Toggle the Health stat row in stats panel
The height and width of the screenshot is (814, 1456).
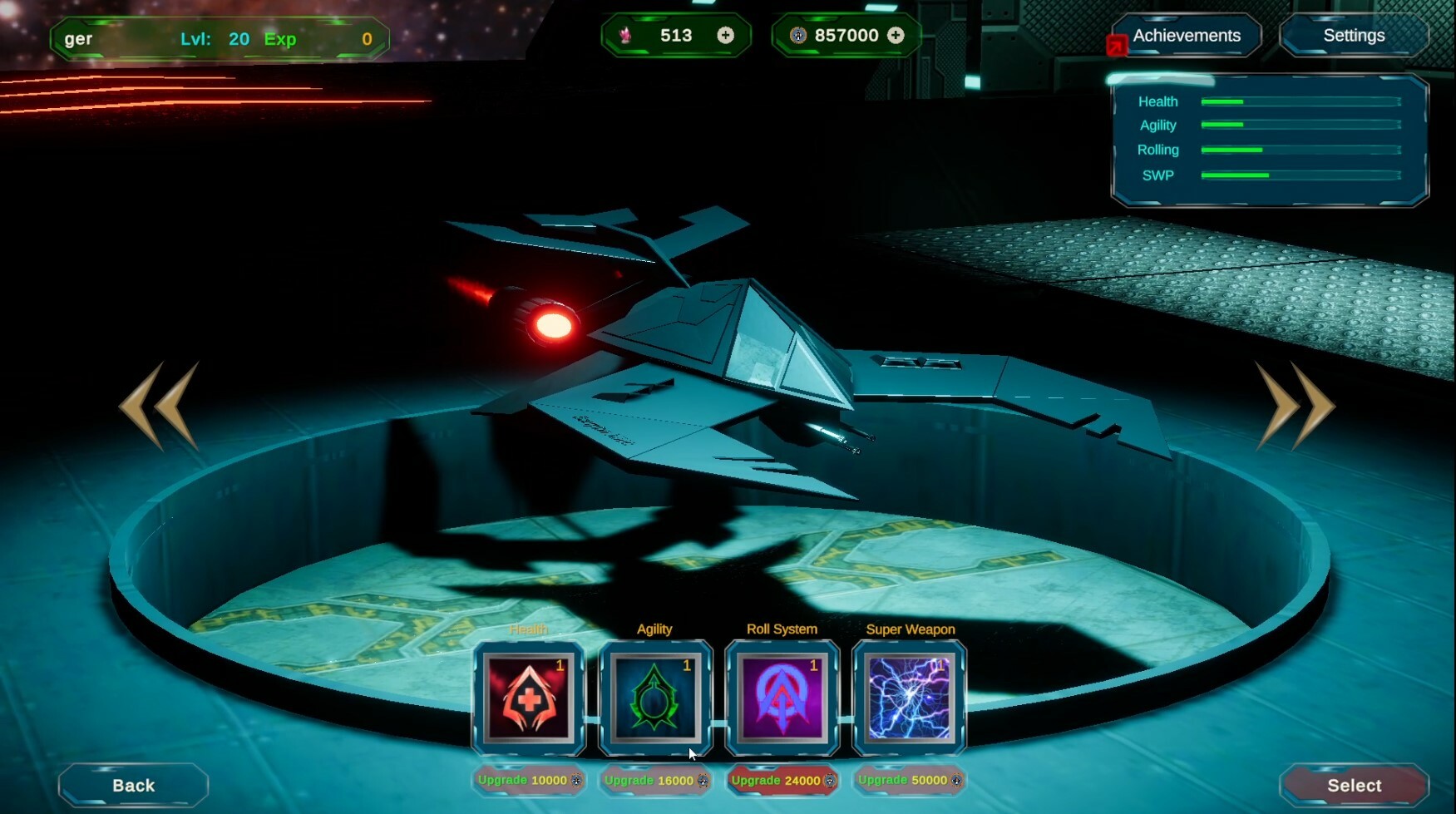pos(1156,101)
